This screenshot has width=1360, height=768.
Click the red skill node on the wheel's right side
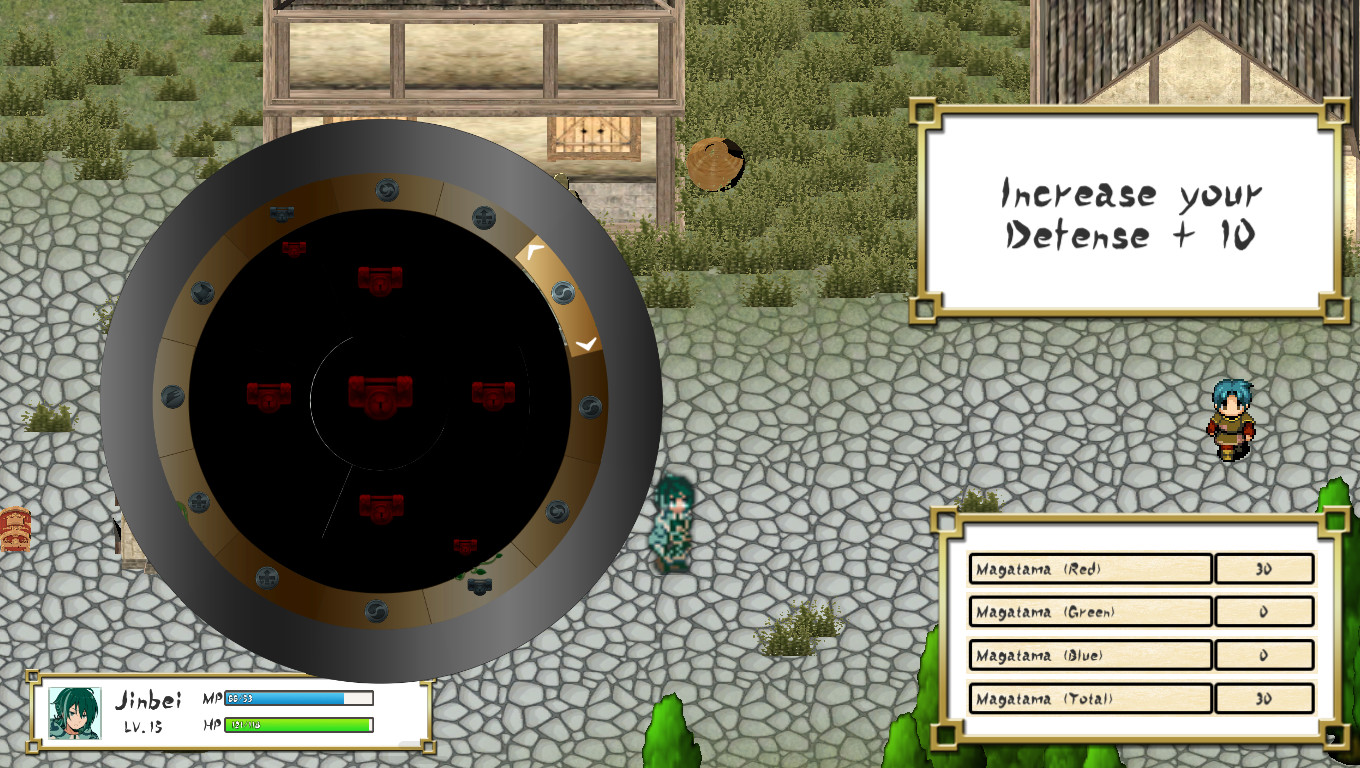click(x=493, y=395)
